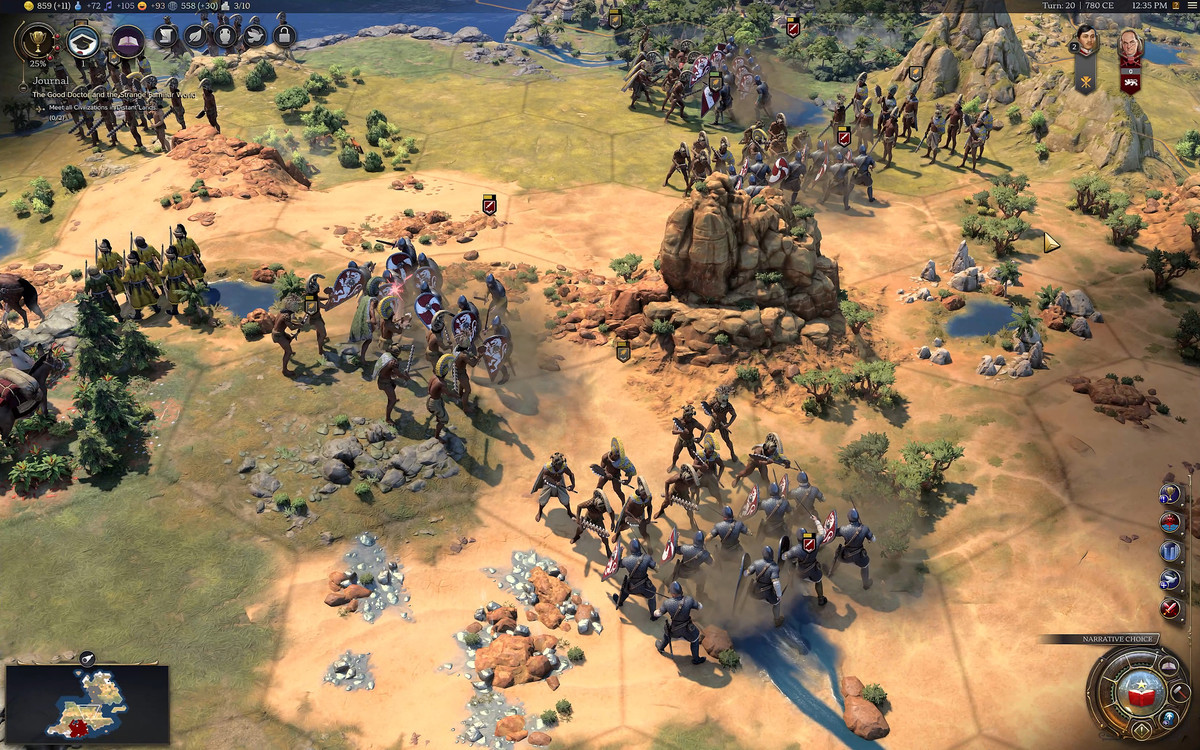Click the padlock icon in top bar
Screen dimensions: 1200x750
pyautogui.click(x=284, y=37)
